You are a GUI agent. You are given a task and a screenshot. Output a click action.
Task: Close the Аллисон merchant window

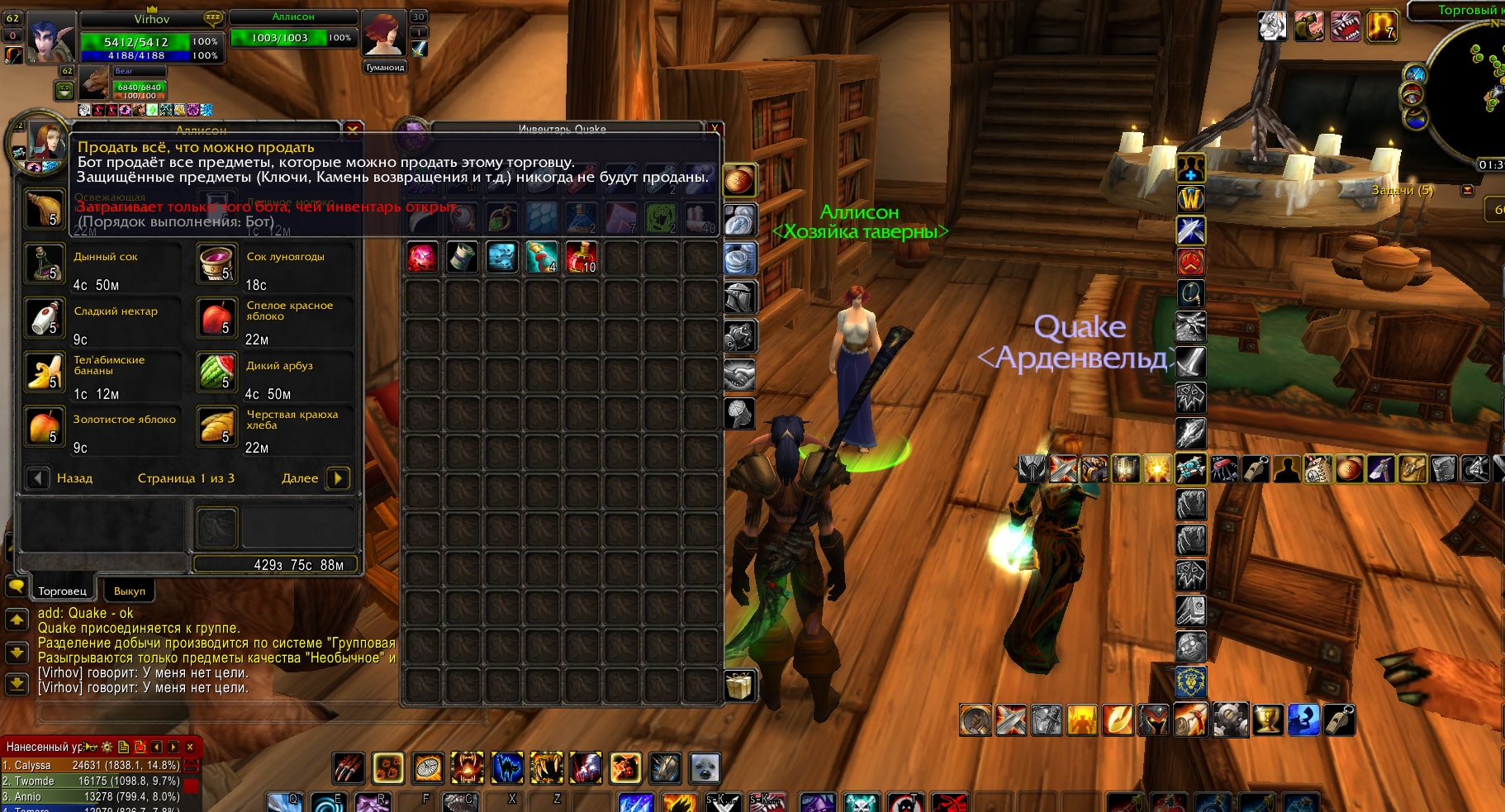(x=353, y=130)
